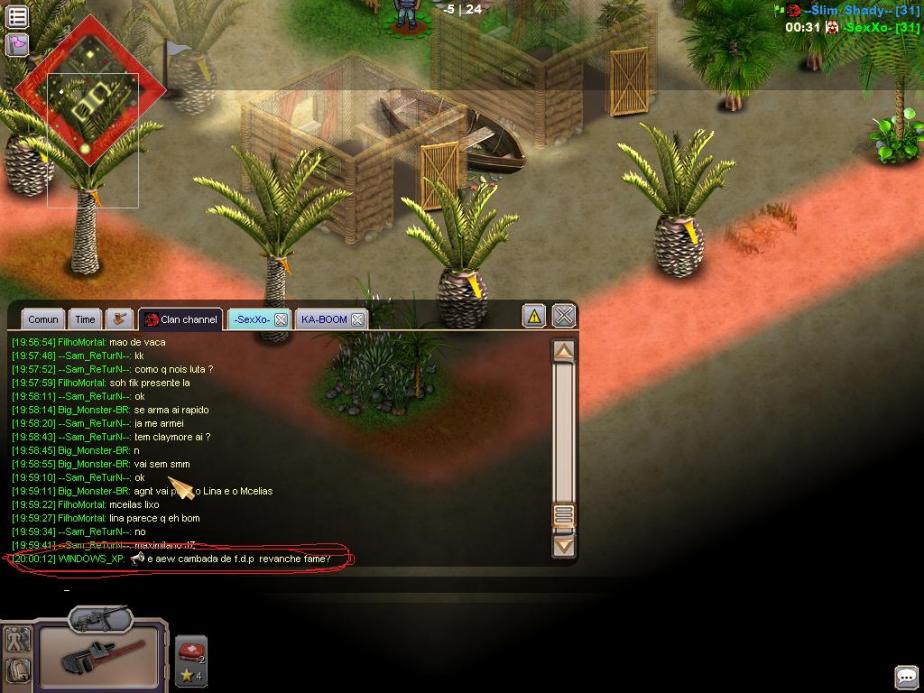924x693 pixels.
Task: Open the backpack inventory button
Action: click(18, 669)
